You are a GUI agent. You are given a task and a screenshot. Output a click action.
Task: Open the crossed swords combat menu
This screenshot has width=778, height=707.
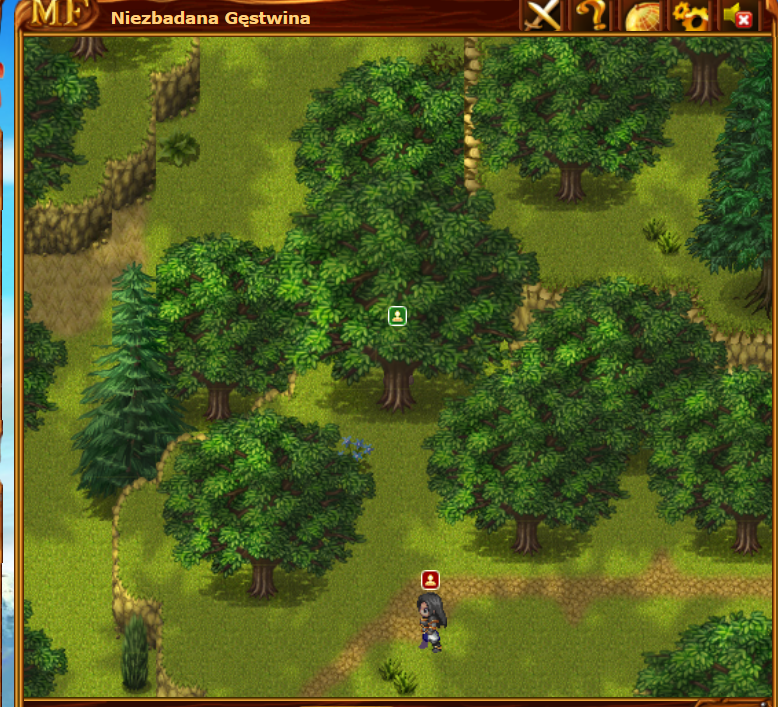[x=544, y=15]
